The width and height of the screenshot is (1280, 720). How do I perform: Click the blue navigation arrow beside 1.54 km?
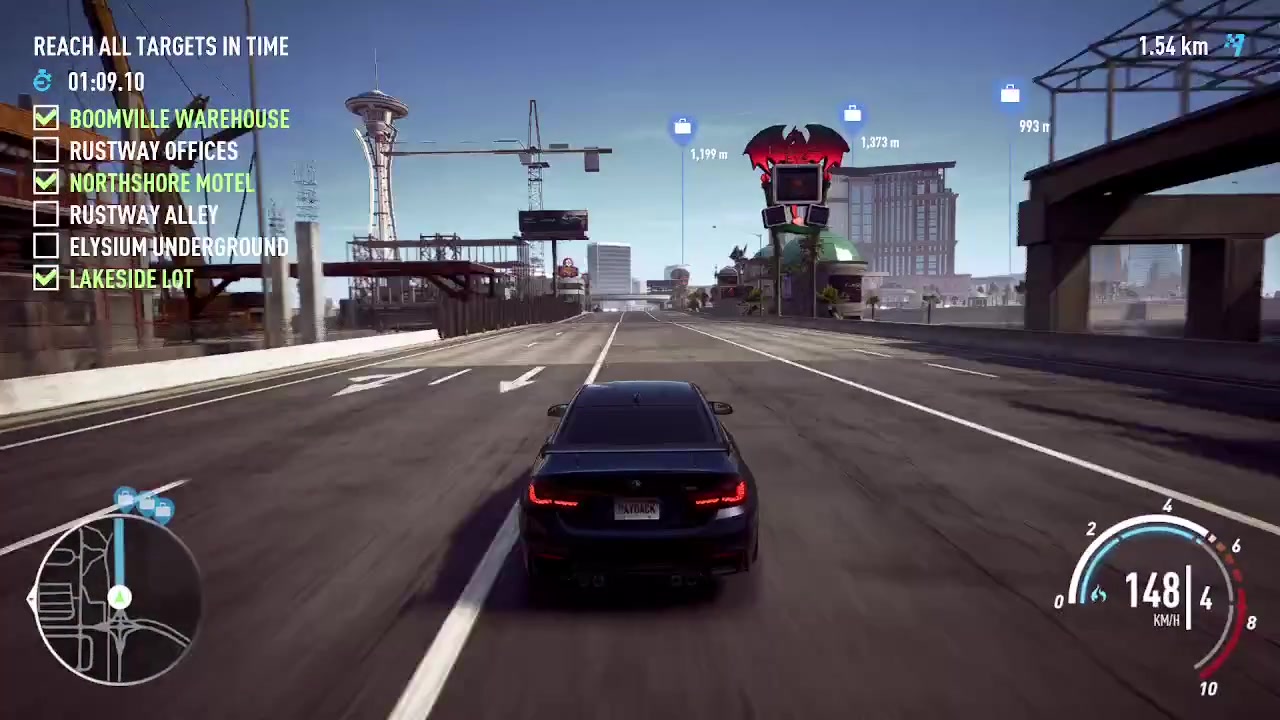point(1235,45)
